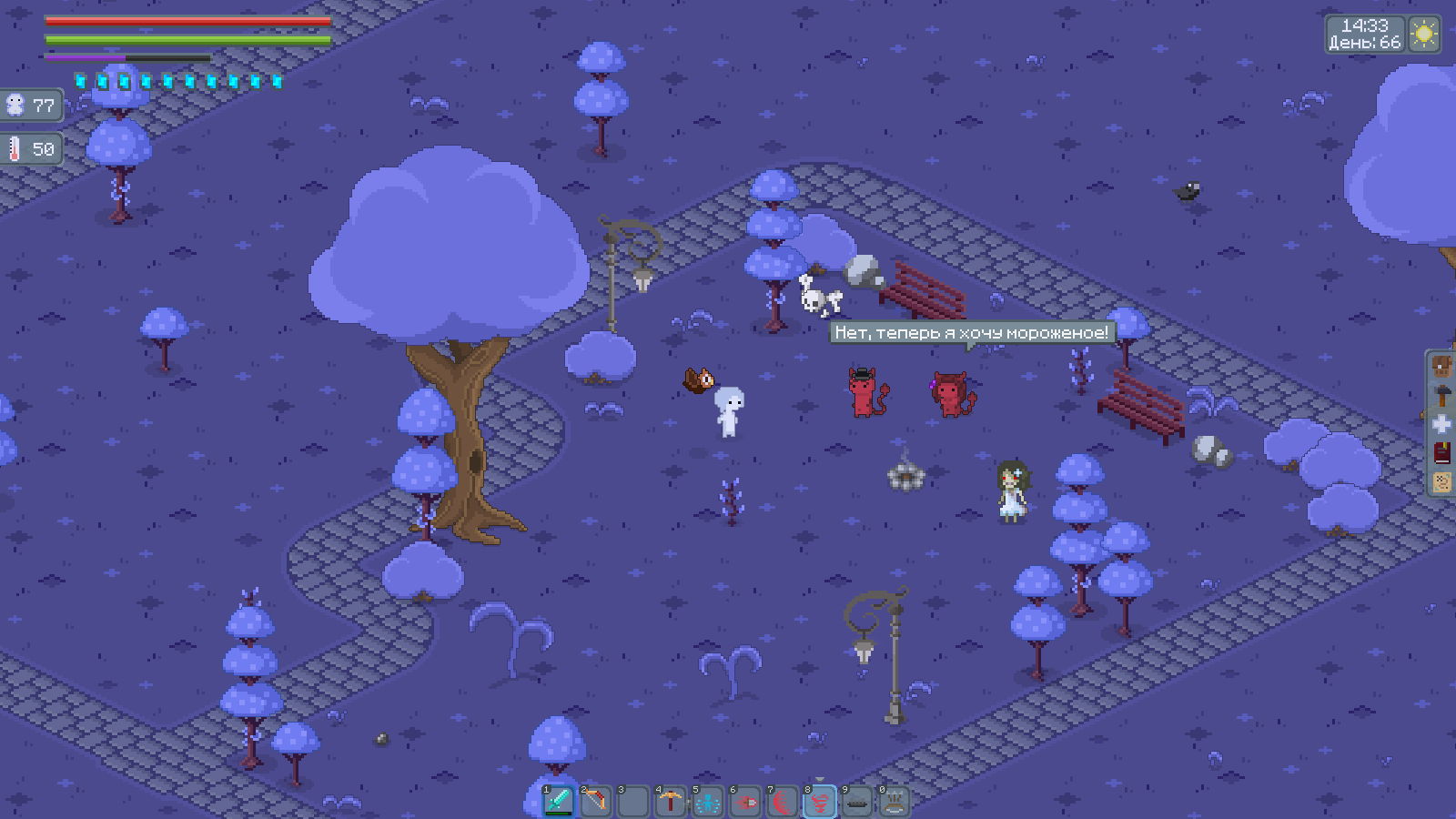Select the red crescent slash in slot 7
The height and width of the screenshot is (819, 1456).
click(783, 802)
